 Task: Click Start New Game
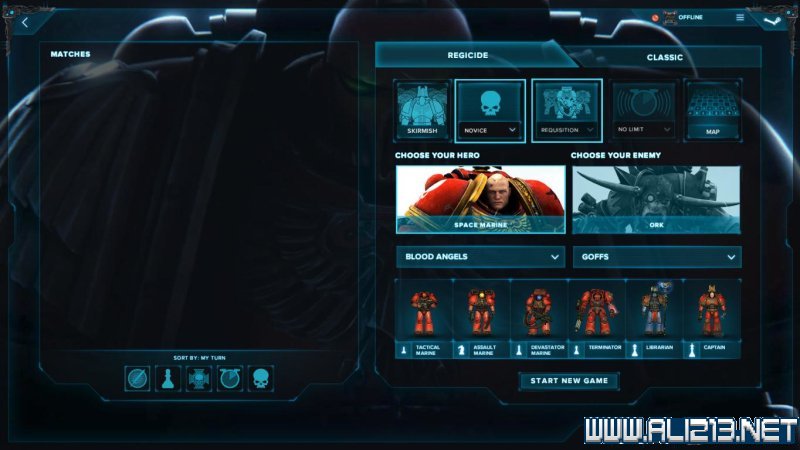[569, 381]
